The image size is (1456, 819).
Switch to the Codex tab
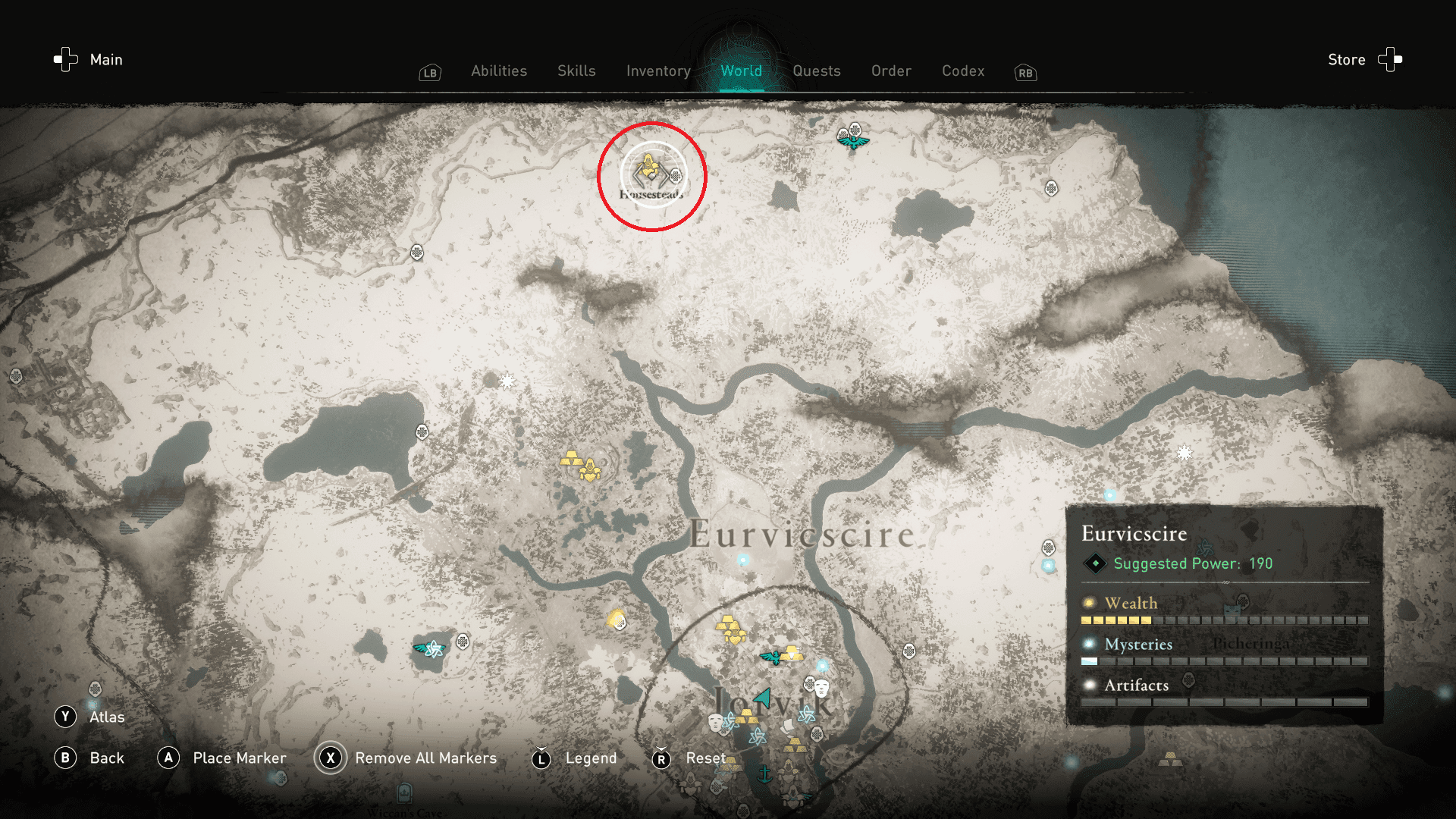(x=963, y=71)
